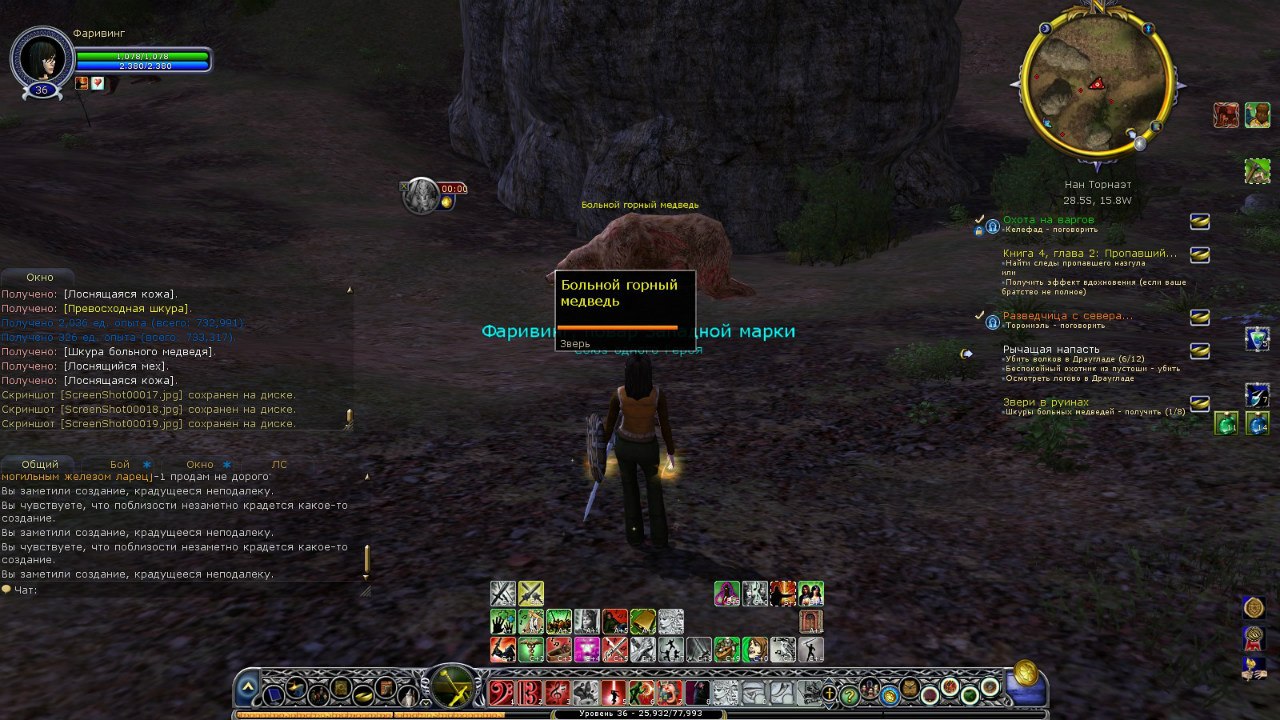Screen dimensions: 1280x720
Task: Click the round auto-attack crossed swords button
Action: tap(452, 688)
